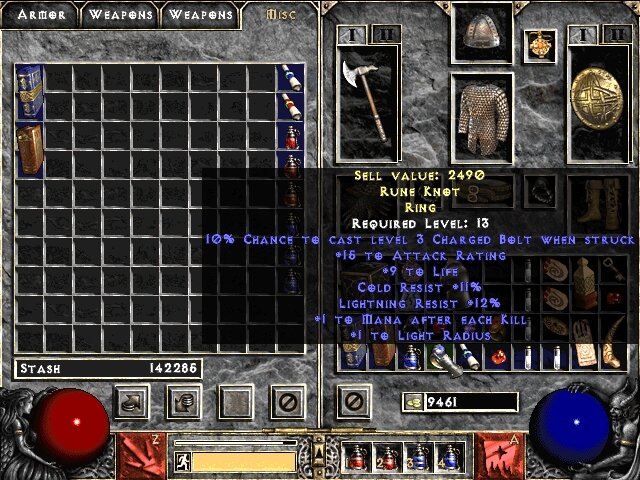Click the Buy button under the stash
Screen dimensions: 640x480
133,402
